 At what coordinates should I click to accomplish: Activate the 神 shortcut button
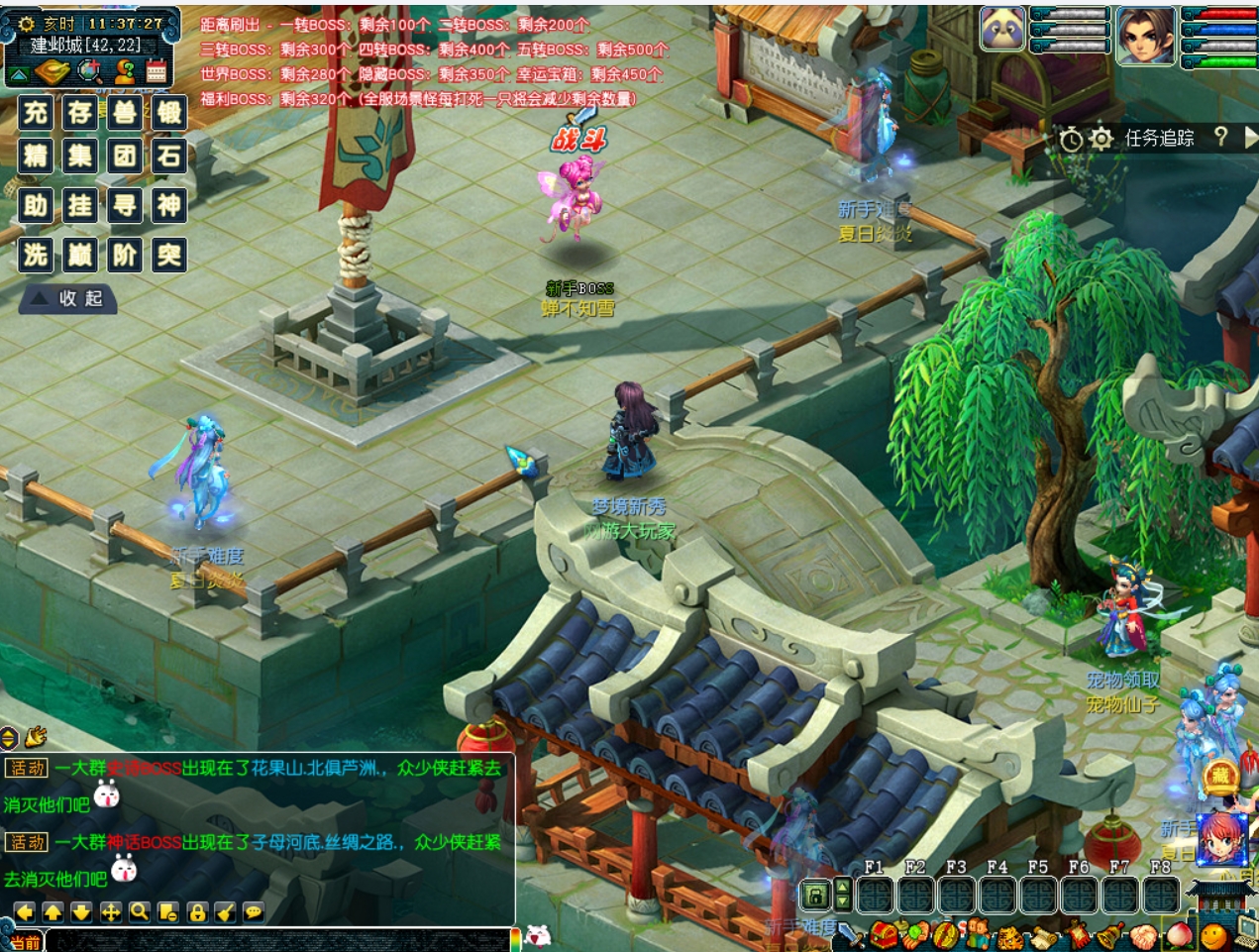pyautogui.click(x=169, y=206)
